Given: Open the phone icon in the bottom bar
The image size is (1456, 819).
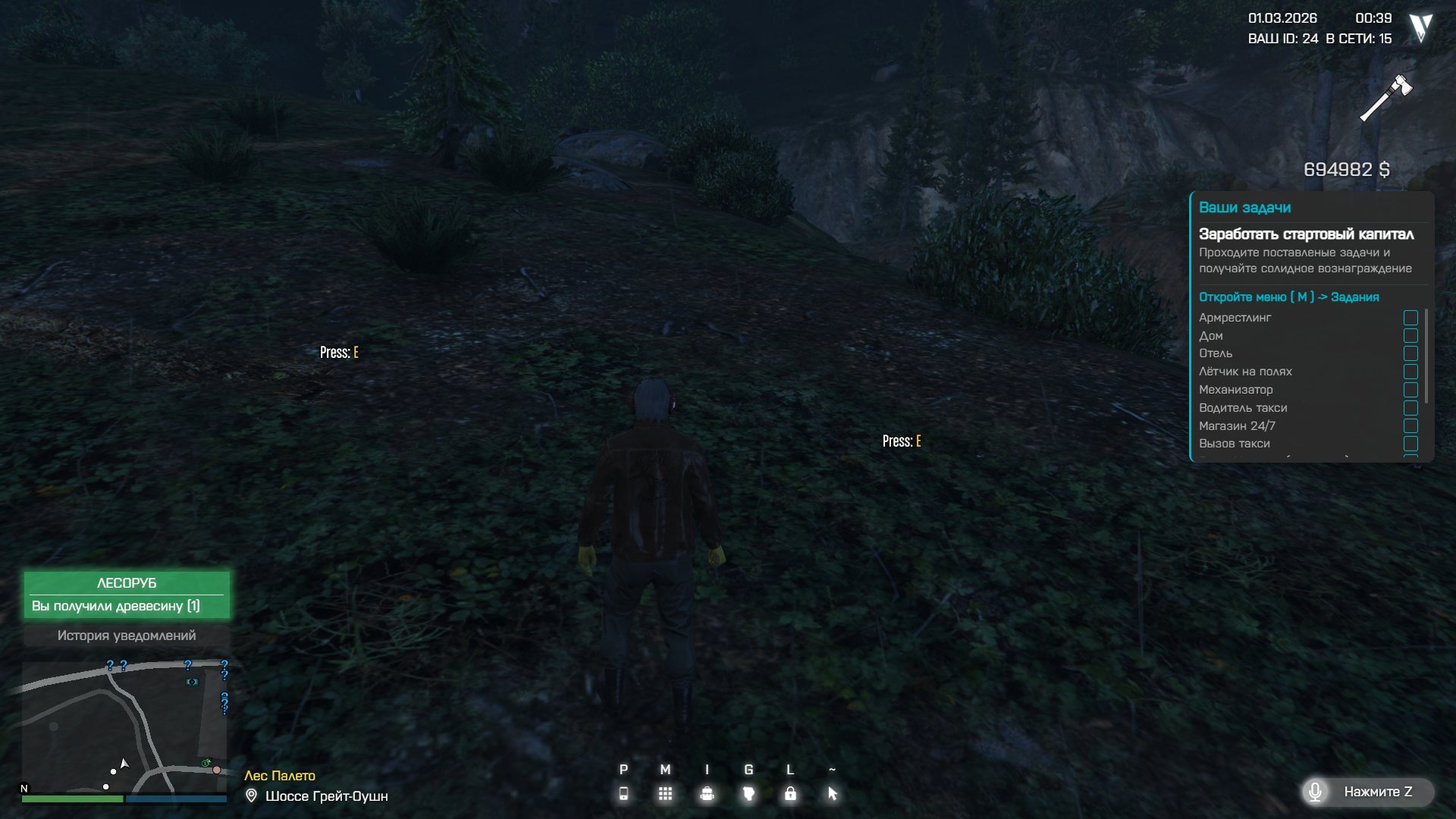Looking at the screenshot, I should [x=623, y=793].
